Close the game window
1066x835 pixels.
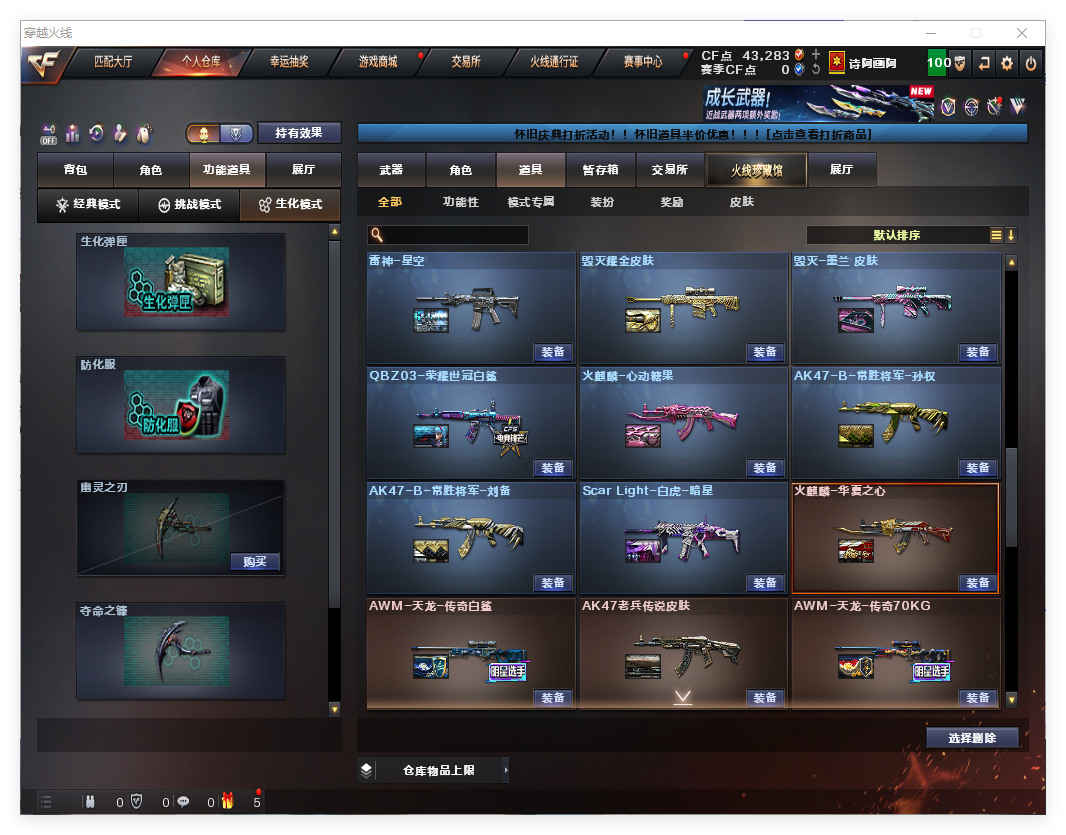1022,33
